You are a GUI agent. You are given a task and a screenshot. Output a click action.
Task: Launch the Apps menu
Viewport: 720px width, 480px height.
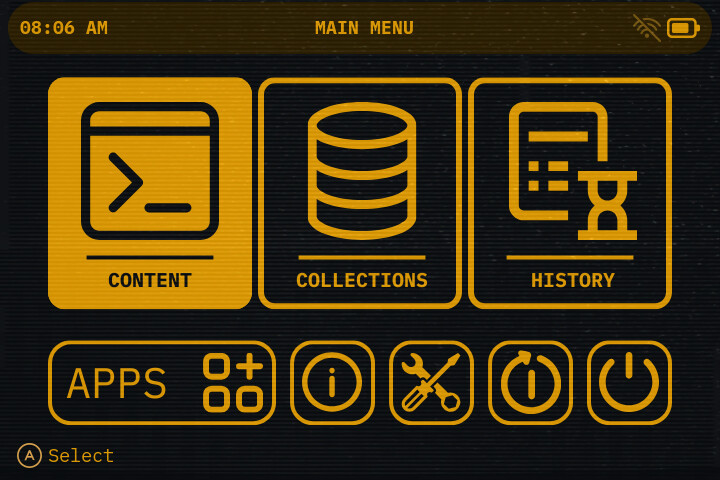[162, 383]
